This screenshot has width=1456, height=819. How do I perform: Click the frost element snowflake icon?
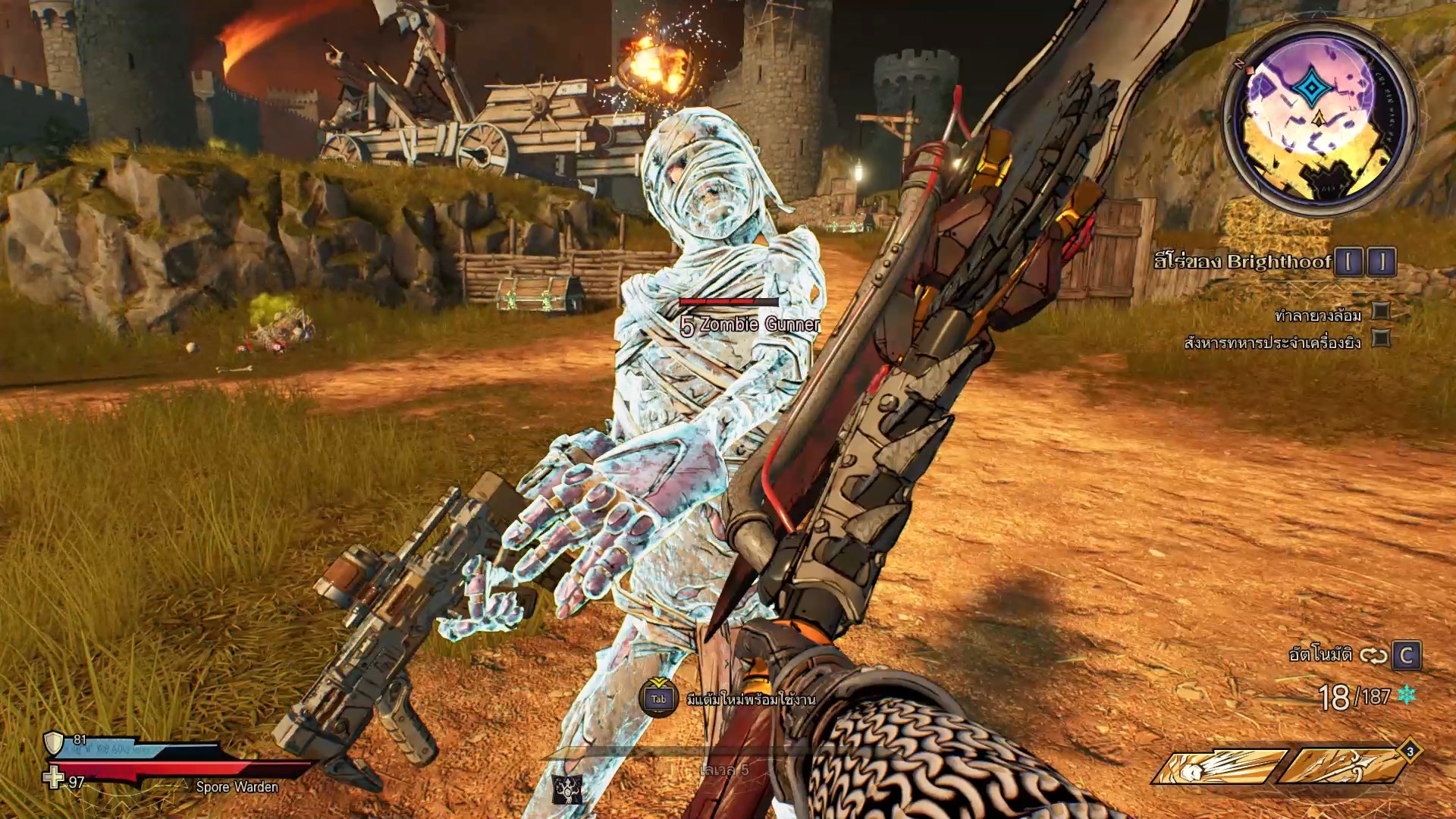pos(1407,695)
